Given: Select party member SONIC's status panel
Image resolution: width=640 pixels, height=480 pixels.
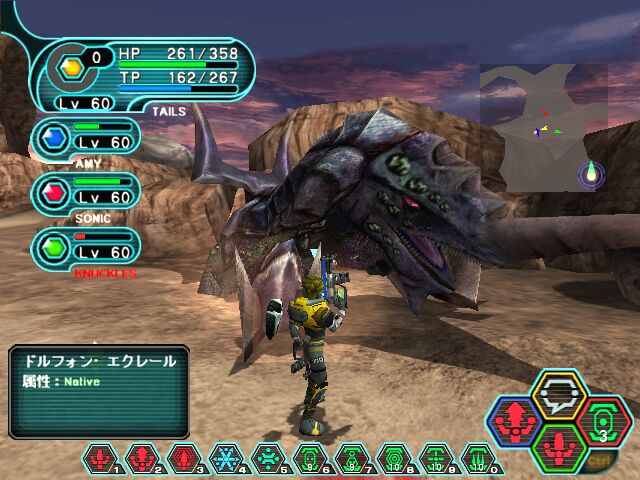Looking at the screenshot, I should [86, 193].
